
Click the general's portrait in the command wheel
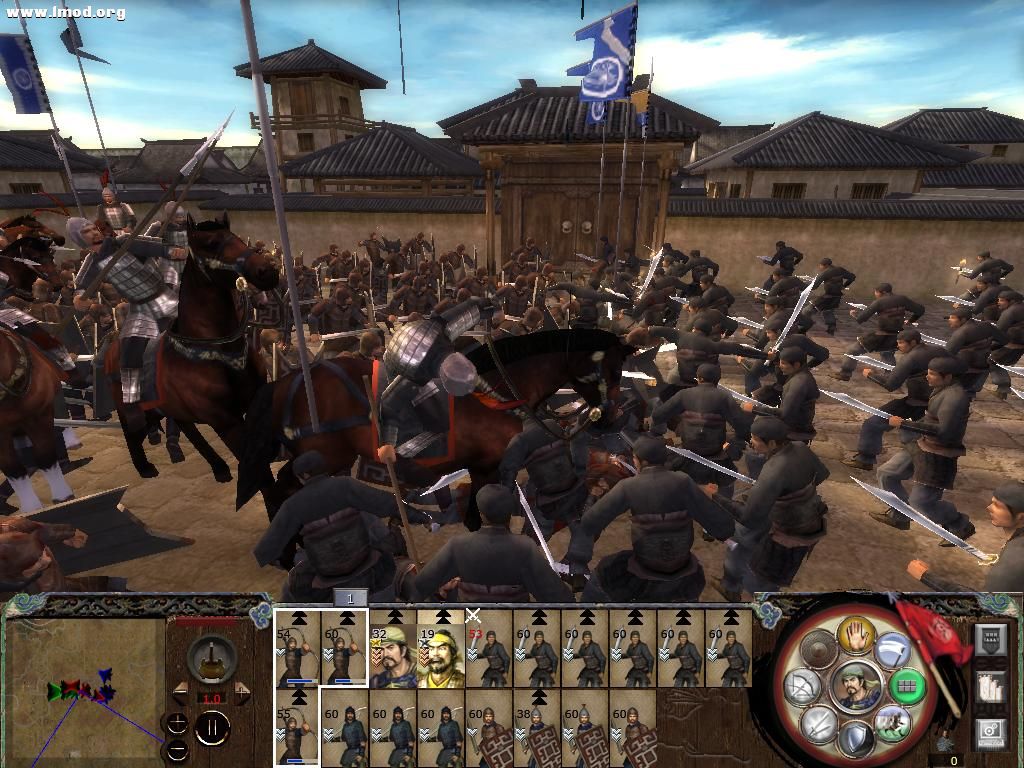(x=856, y=686)
